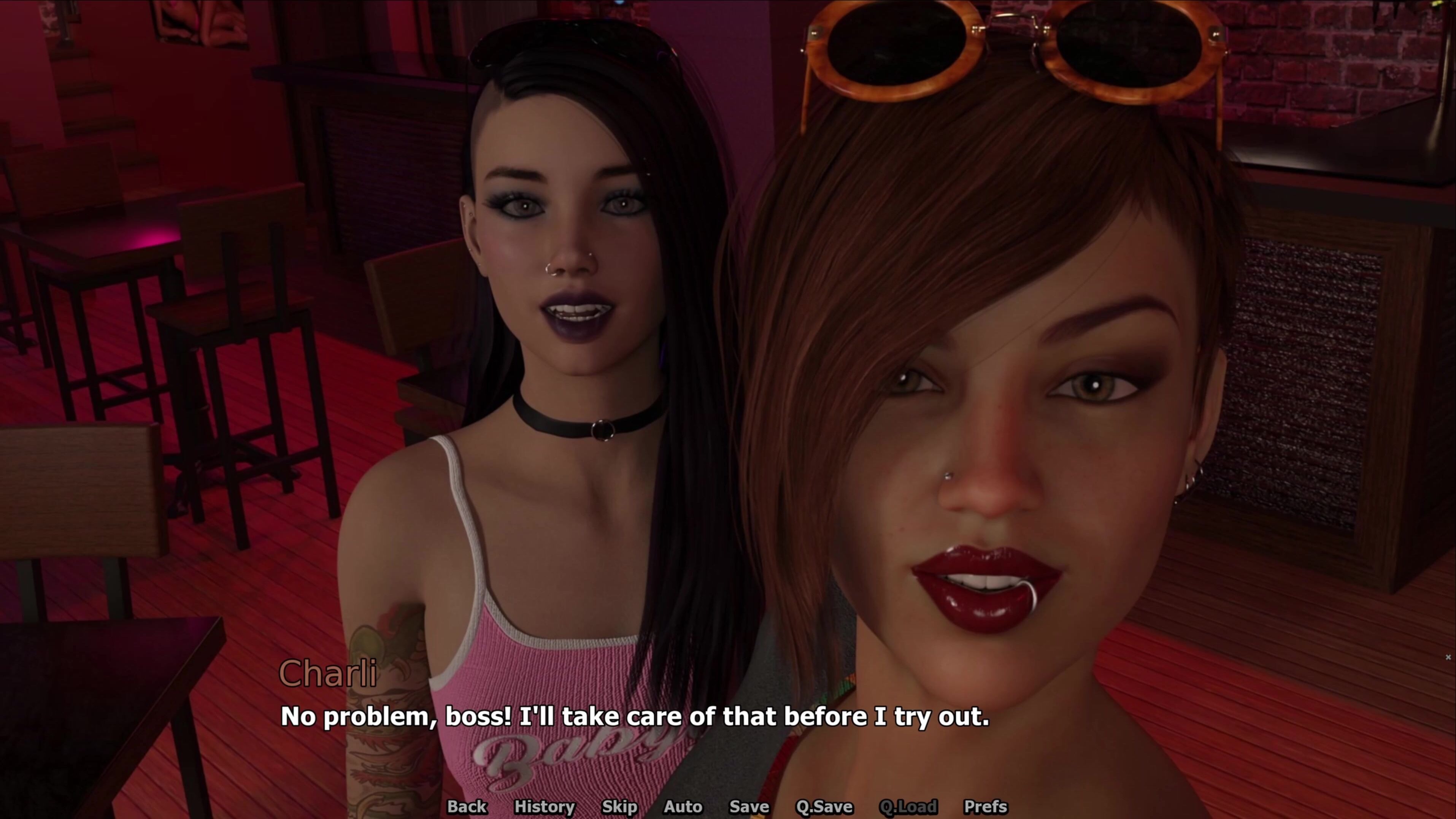The image size is (1456, 819).
Task: Open the Prefs menu
Action: (985, 806)
